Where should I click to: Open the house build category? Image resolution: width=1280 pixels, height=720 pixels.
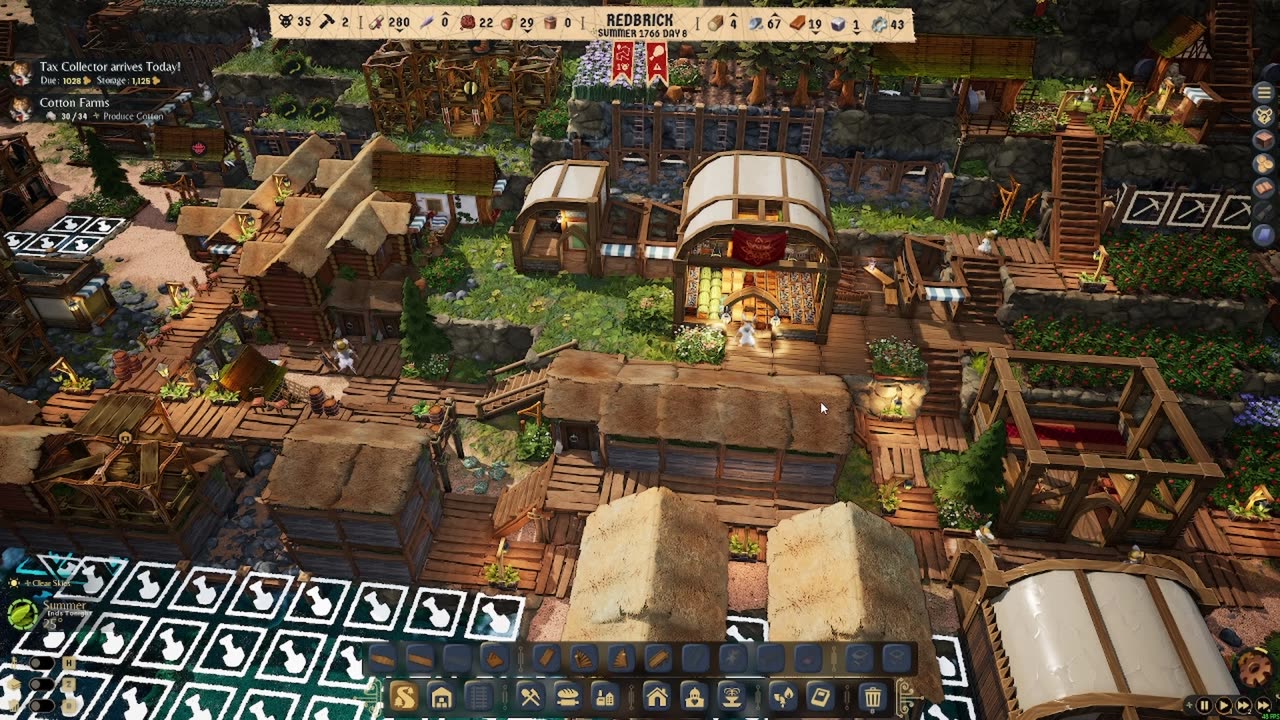(x=656, y=696)
